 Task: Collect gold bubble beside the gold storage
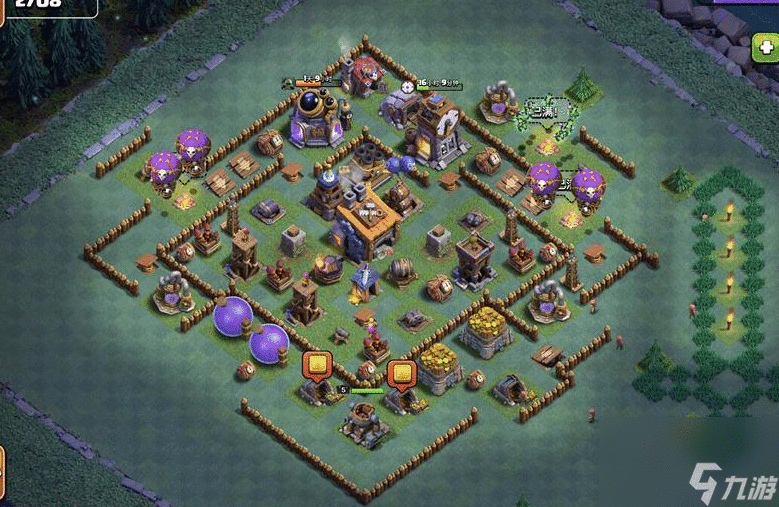tap(401, 372)
